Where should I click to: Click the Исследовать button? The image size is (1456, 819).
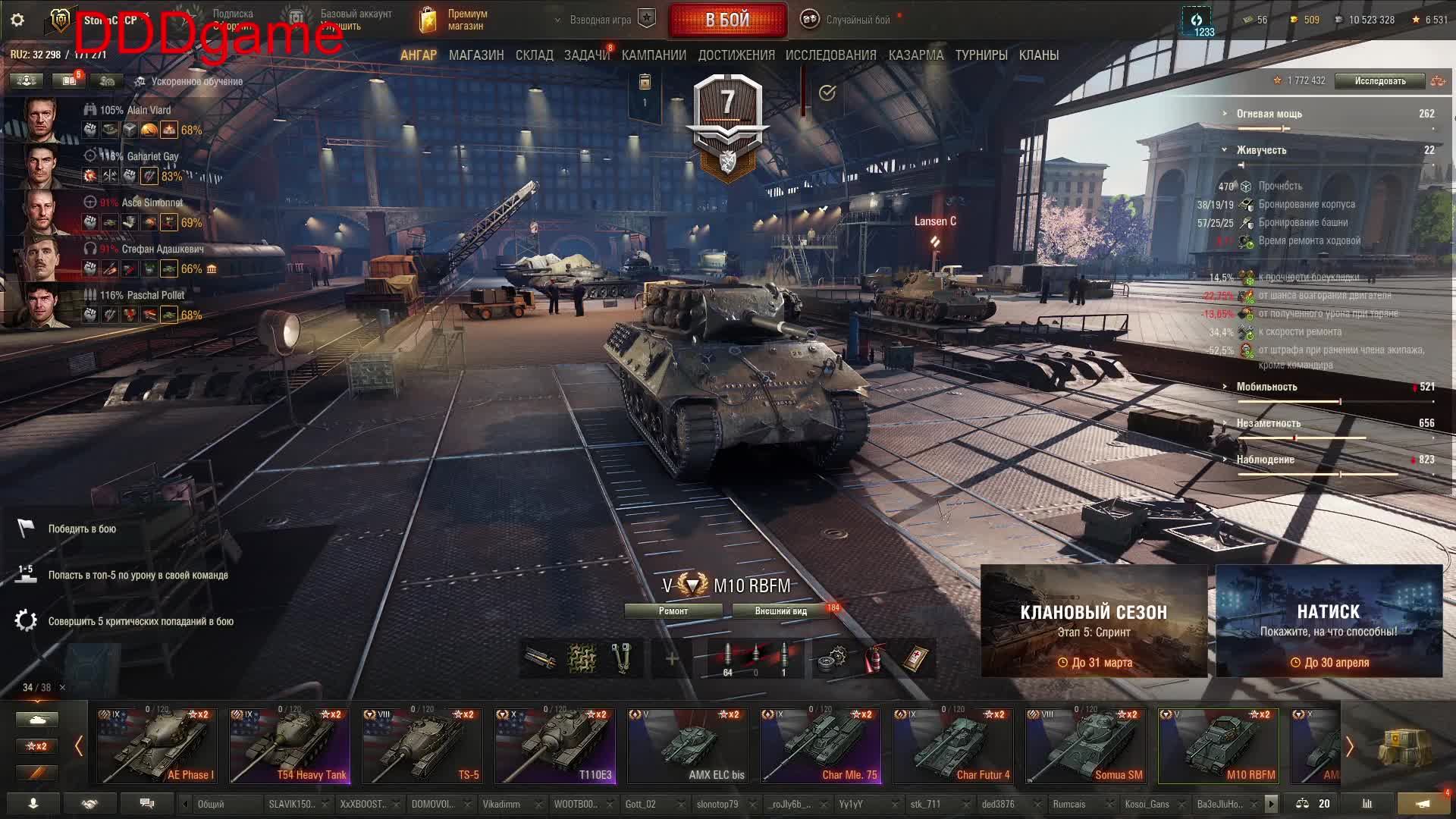(1379, 81)
